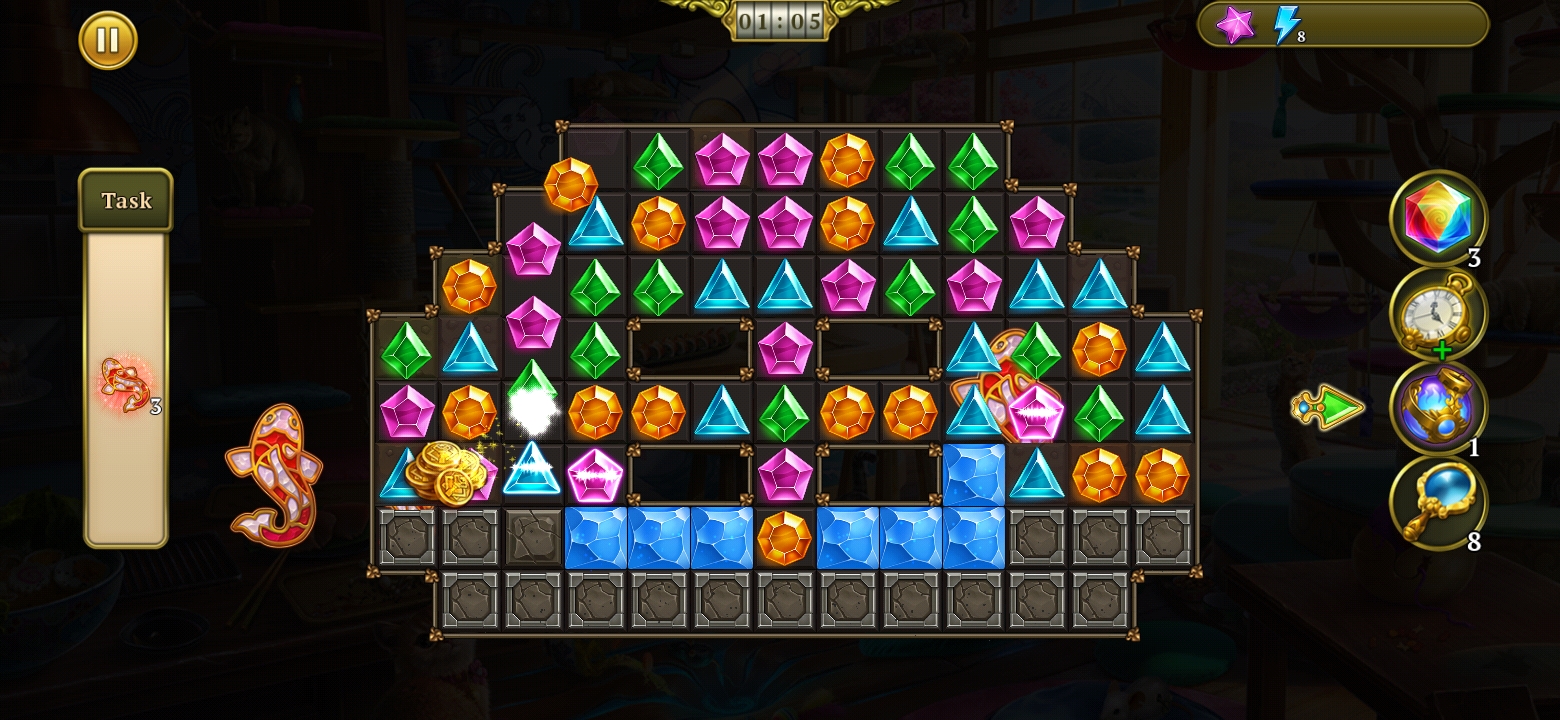1560x720 pixels.
Task: Click the pink star bonus indicator
Action: [x=1237, y=27]
